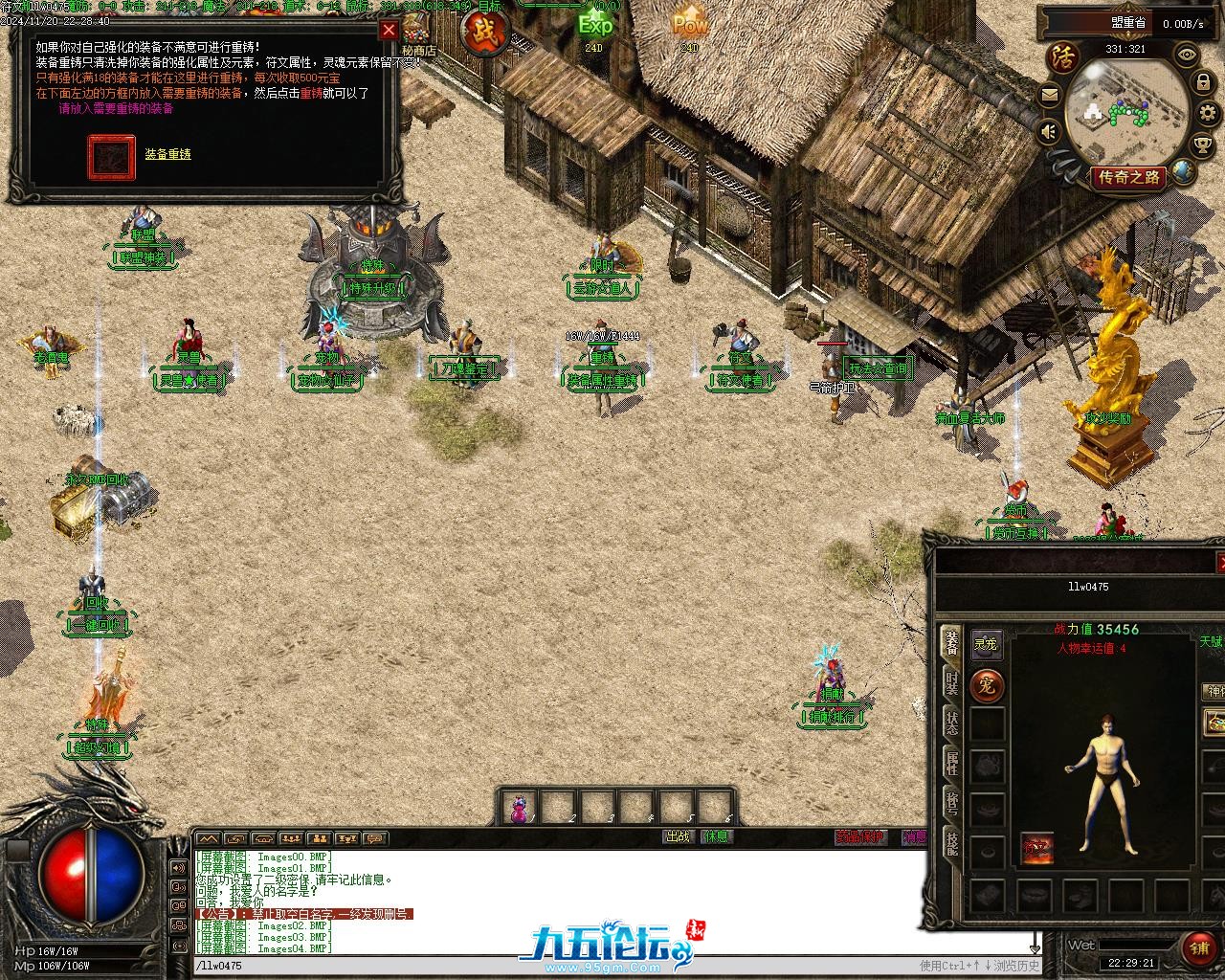Image resolution: width=1225 pixels, height=980 pixels.
Task: Switch to the 属性 attributes tab
Action: 952,763
